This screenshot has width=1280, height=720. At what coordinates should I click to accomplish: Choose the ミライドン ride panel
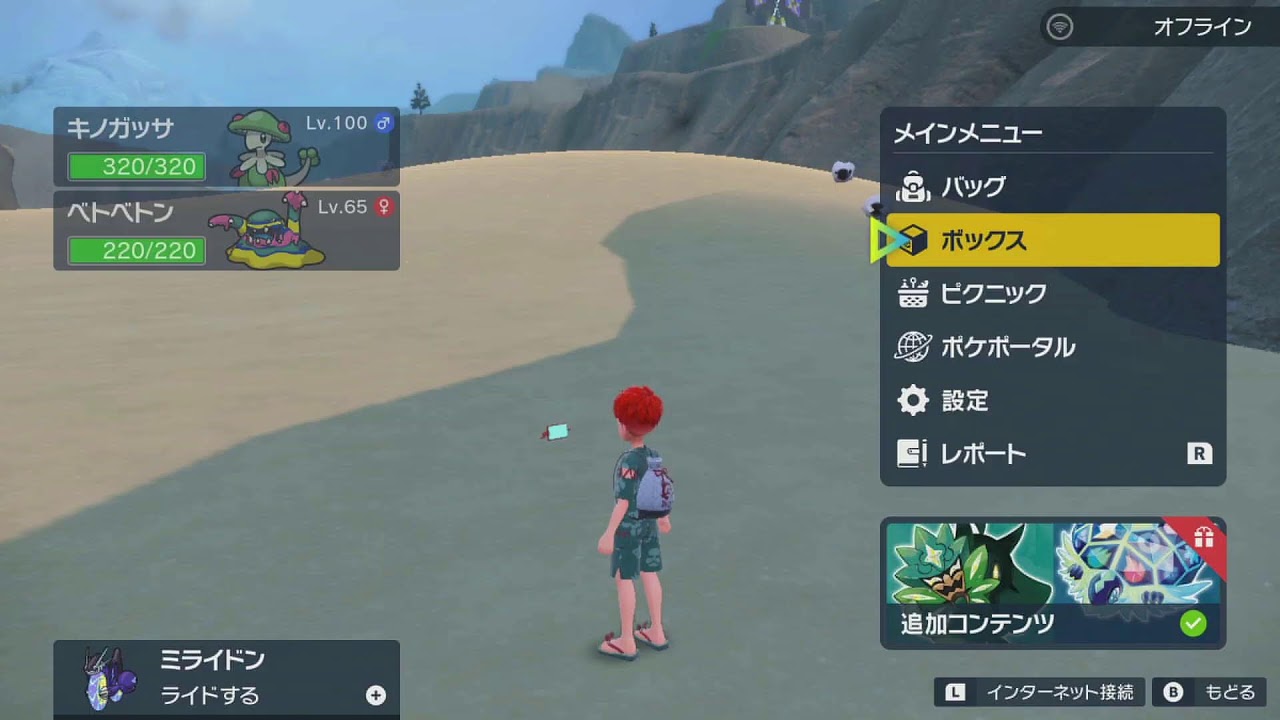coord(226,677)
